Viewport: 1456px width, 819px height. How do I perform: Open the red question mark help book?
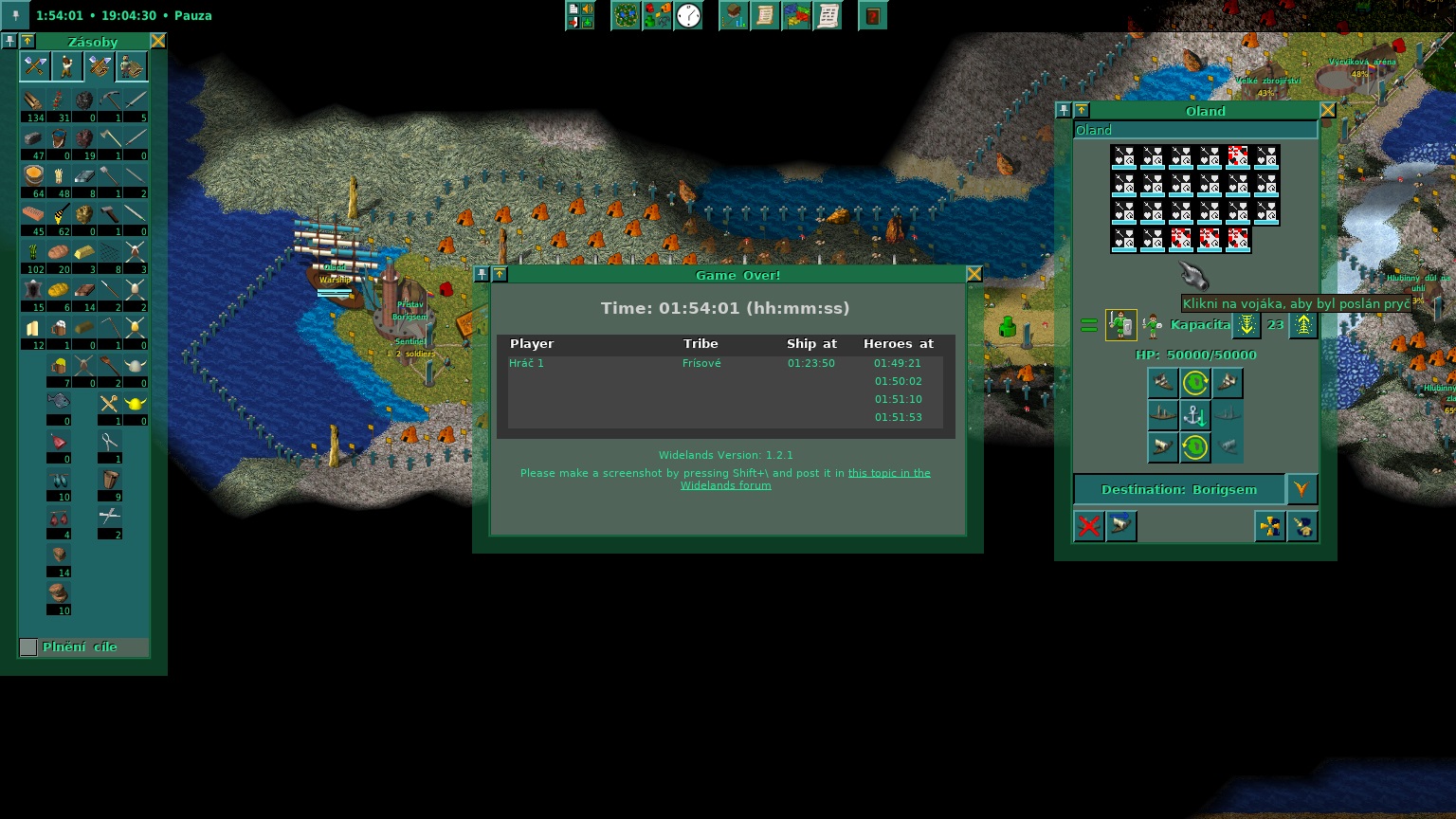(873, 15)
